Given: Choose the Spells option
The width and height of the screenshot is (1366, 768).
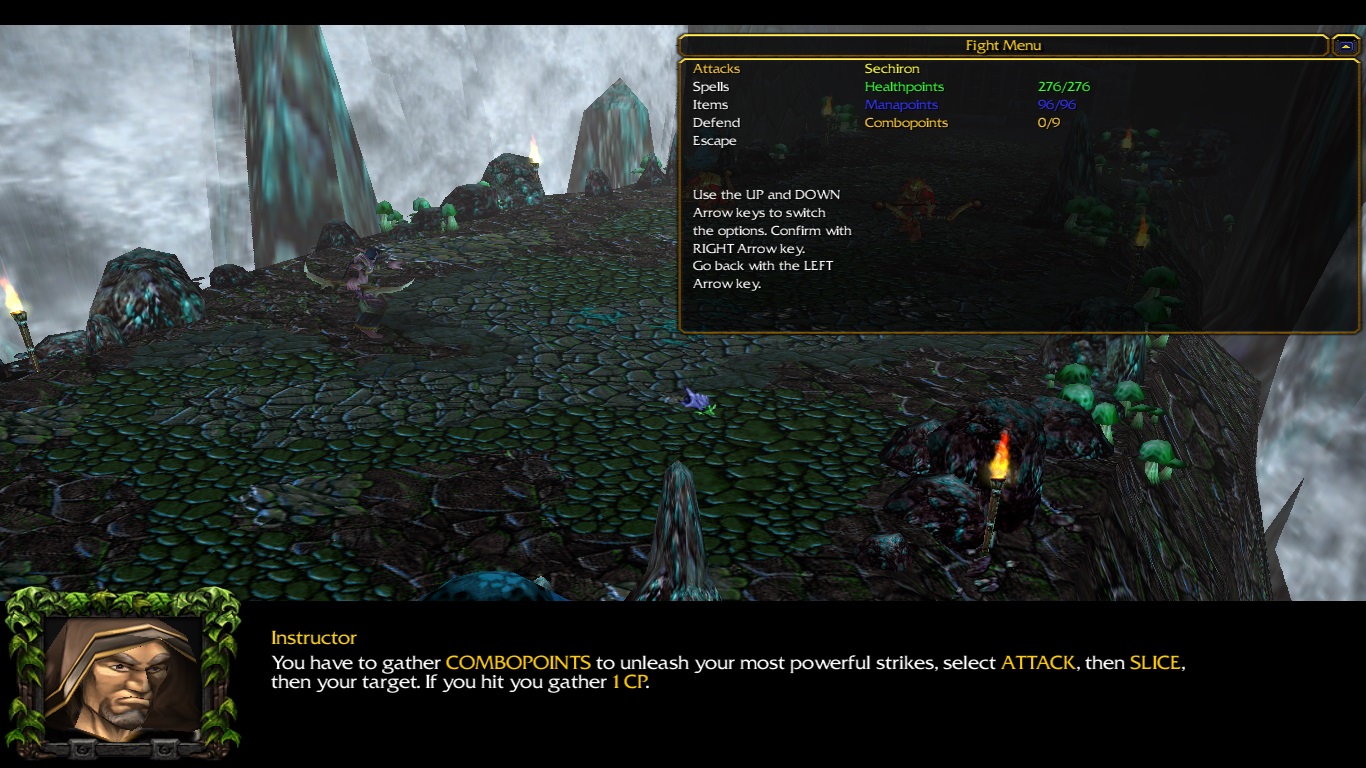Looking at the screenshot, I should point(711,87).
